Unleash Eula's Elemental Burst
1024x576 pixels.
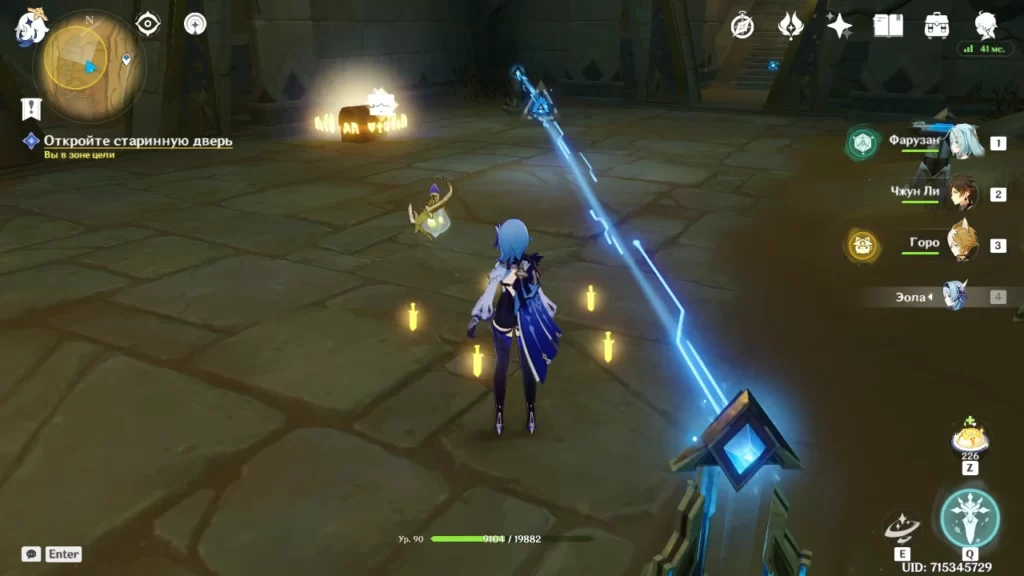pos(969,518)
